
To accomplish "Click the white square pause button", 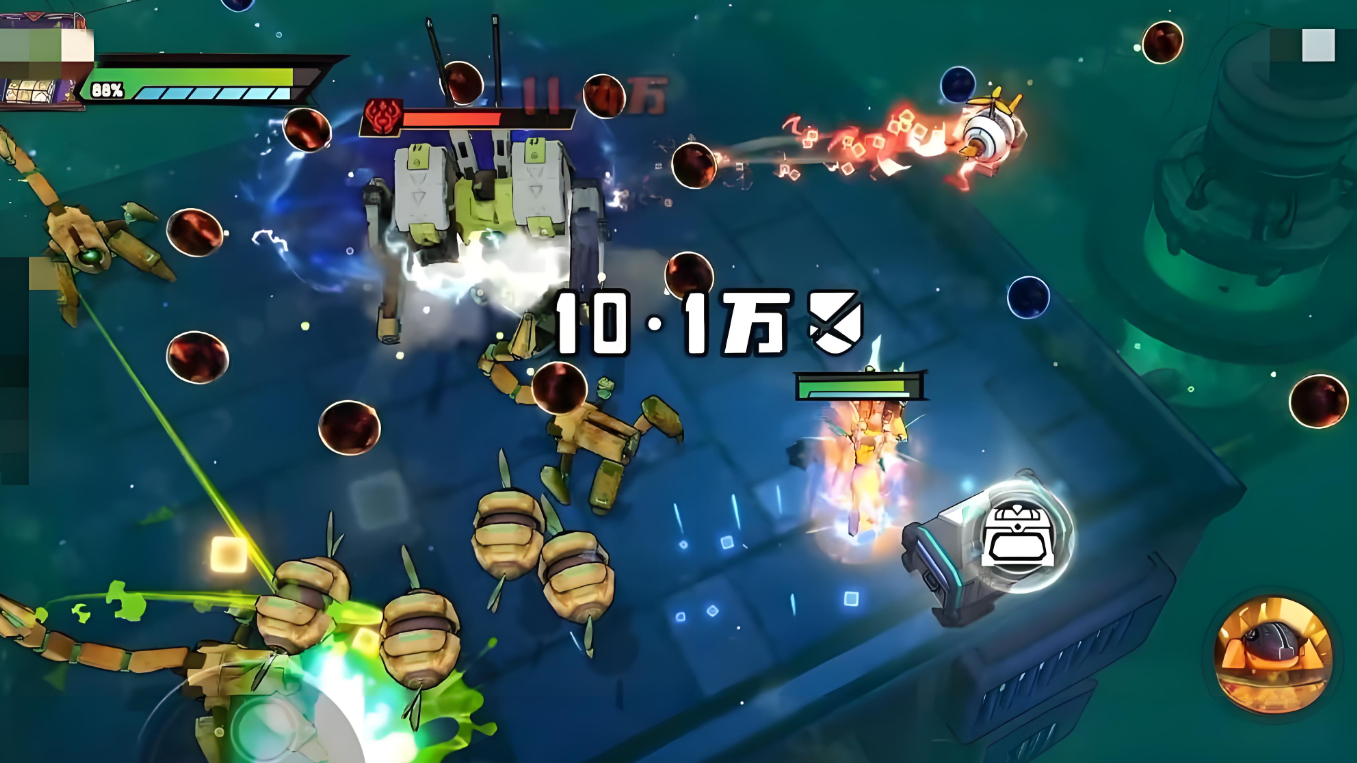I will (1317, 46).
